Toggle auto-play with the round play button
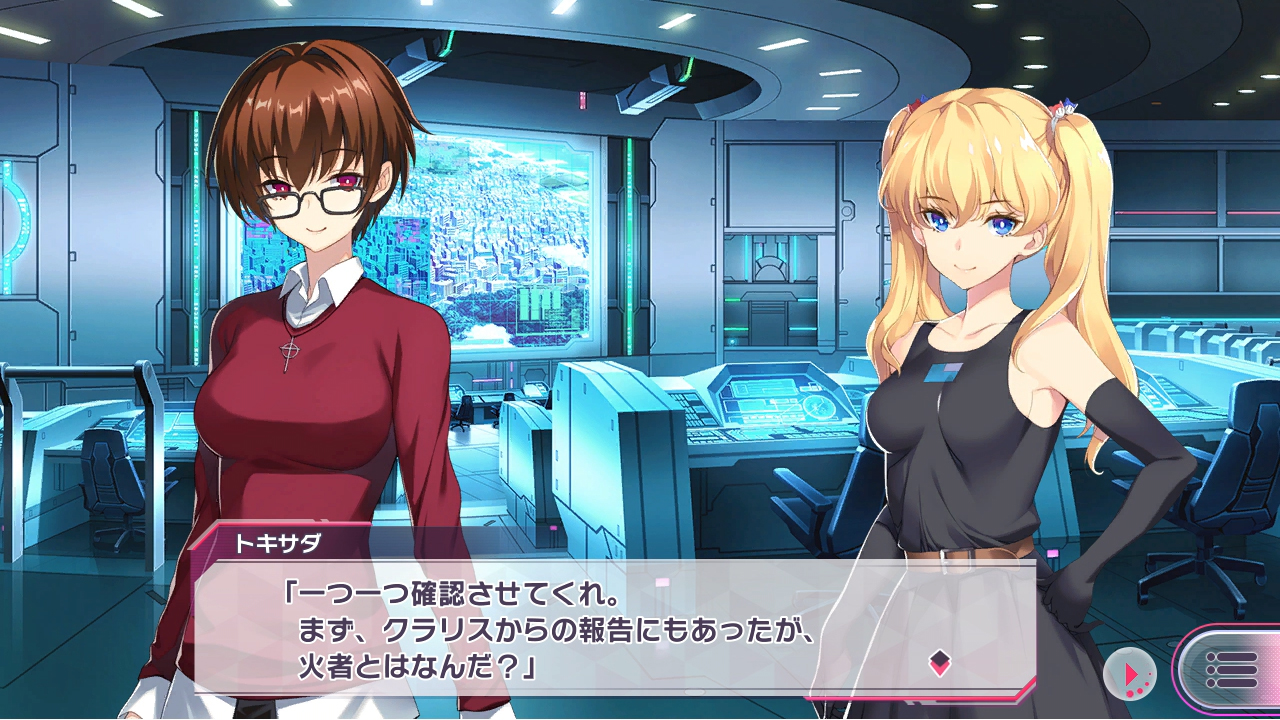The image size is (1280, 720). click(x=1130, y=673)
